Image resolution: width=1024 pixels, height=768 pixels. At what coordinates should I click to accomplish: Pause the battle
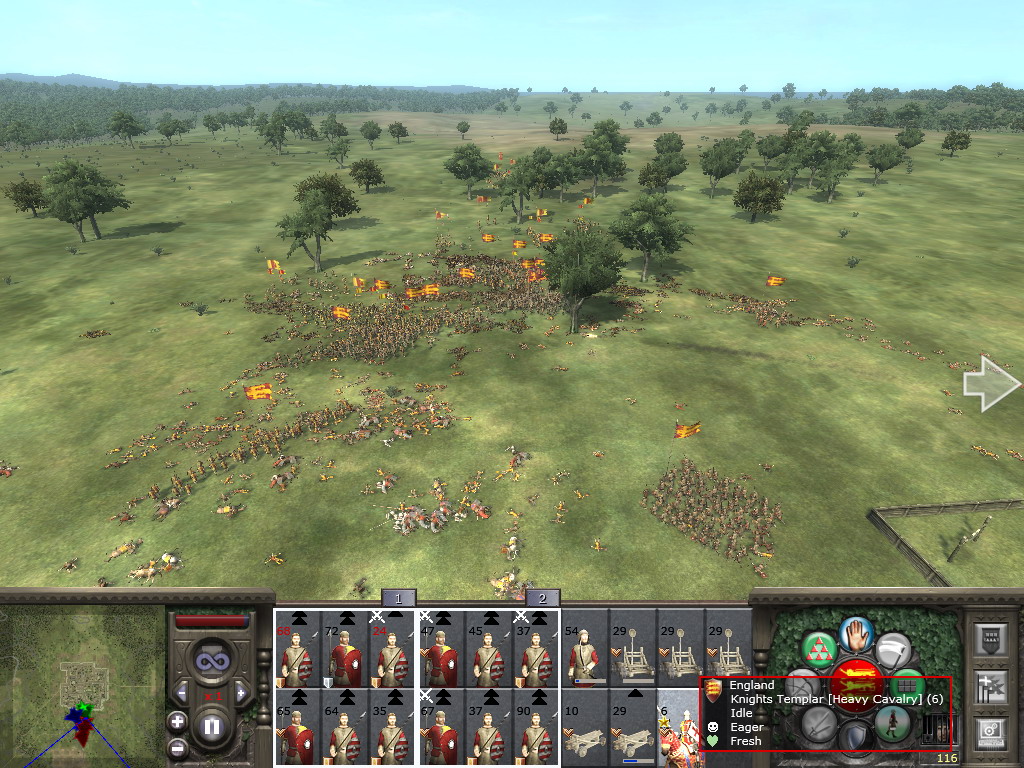[212, 726]
